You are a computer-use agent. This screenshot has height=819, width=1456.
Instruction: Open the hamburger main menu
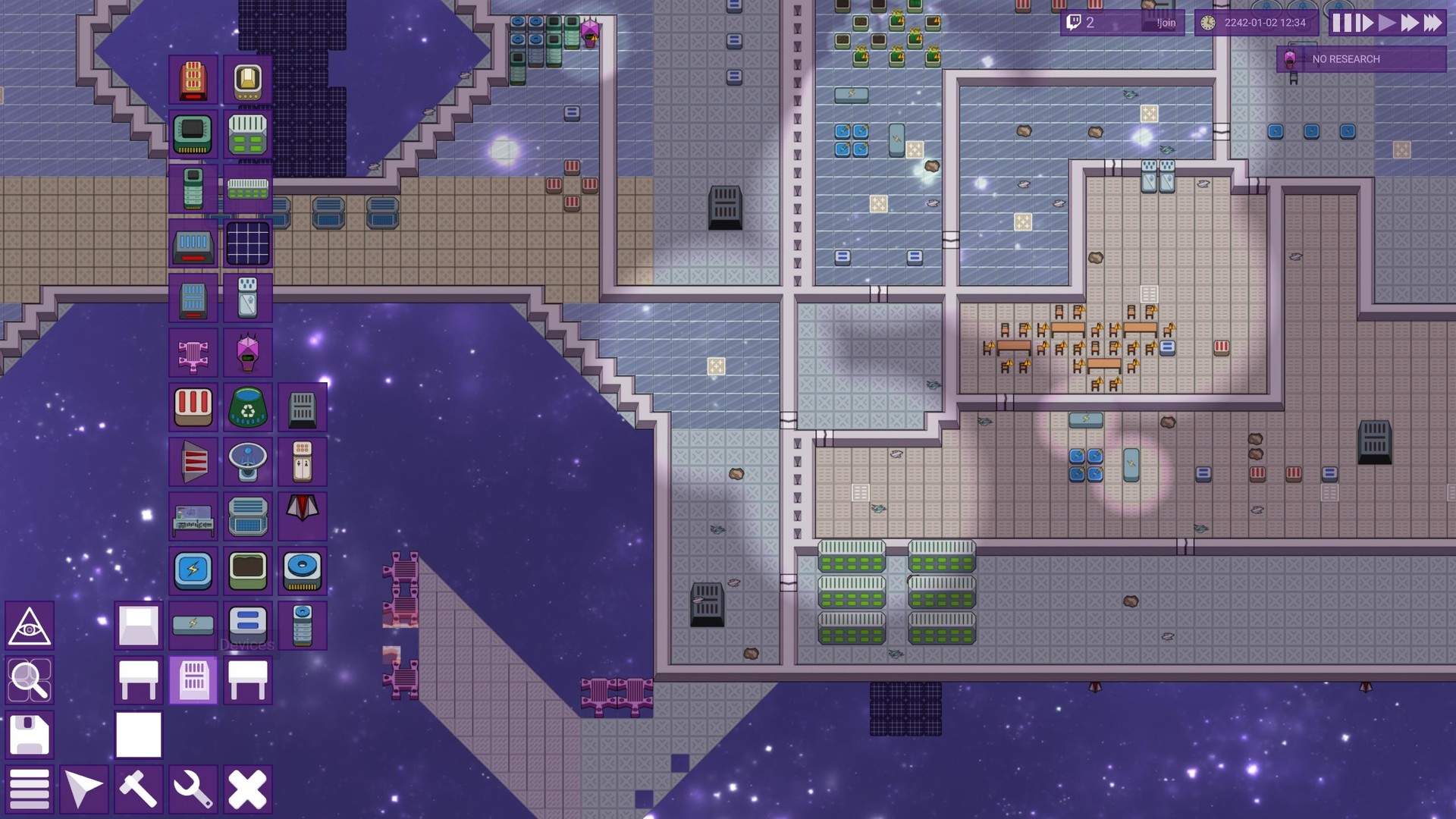(30, 789)
